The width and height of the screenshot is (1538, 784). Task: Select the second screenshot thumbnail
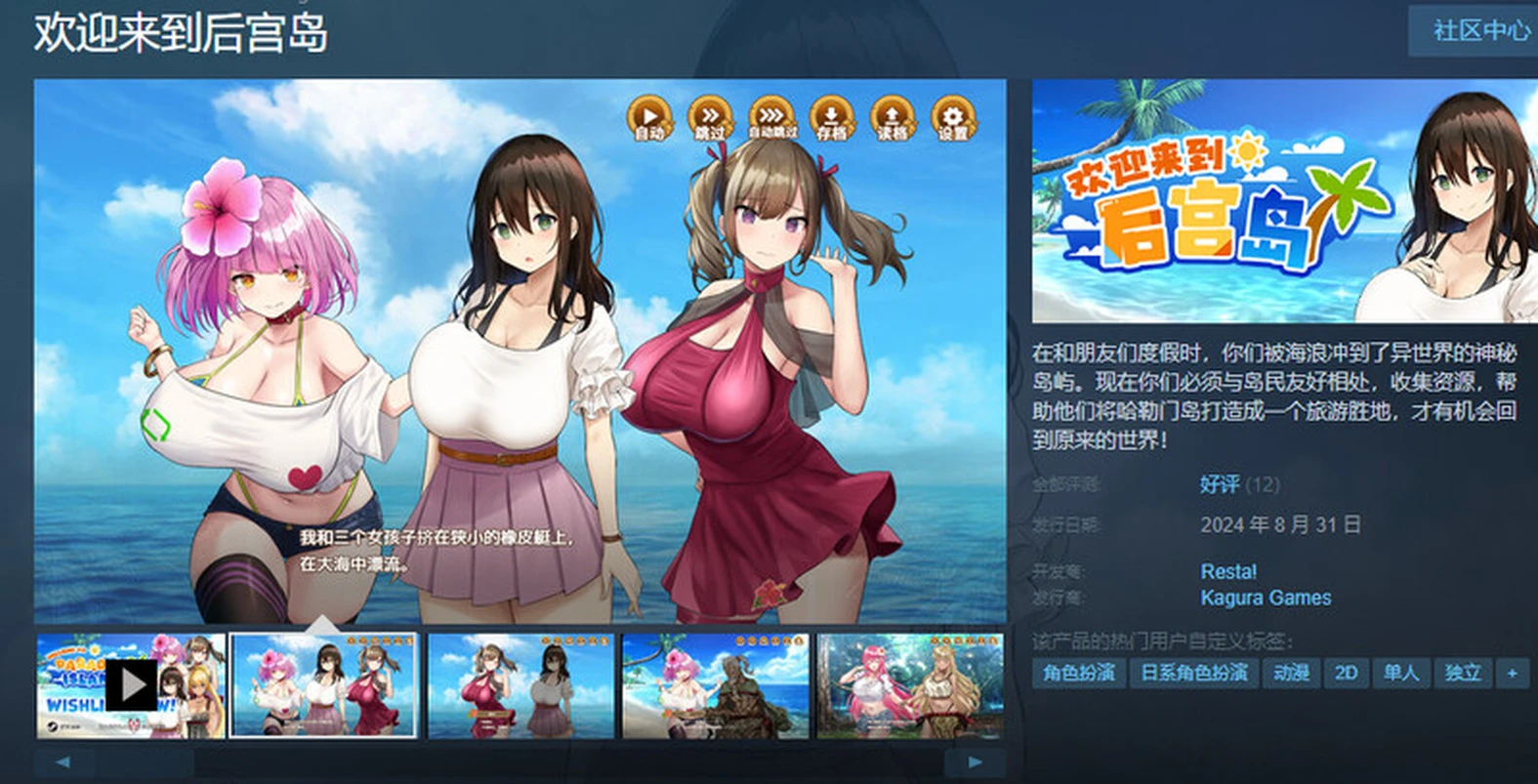click(x=323, y=684)
